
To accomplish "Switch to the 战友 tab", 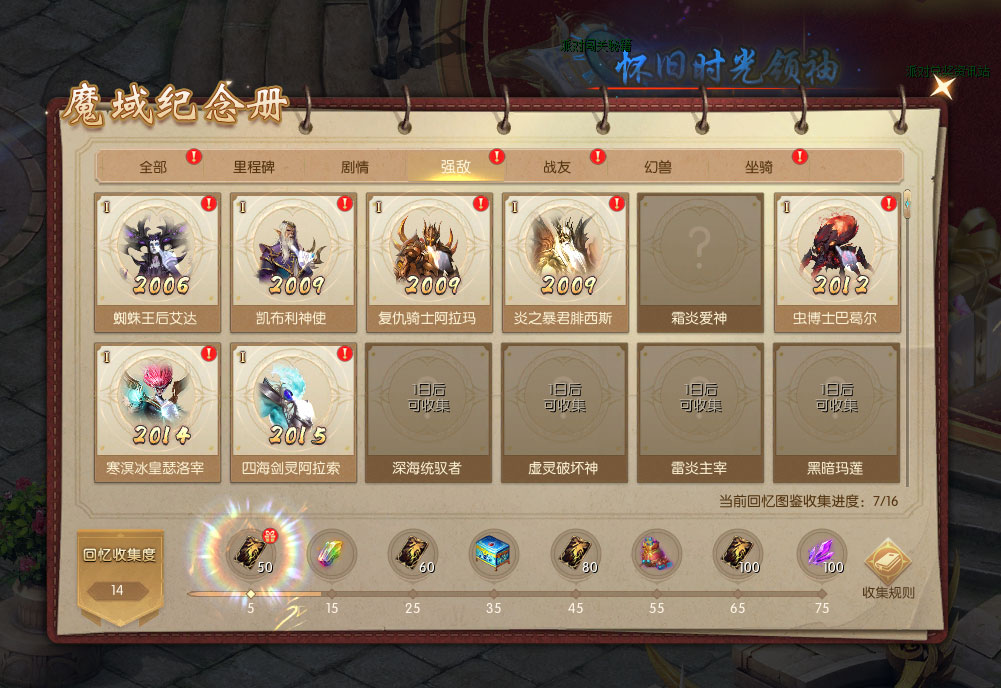I will 557,167.
